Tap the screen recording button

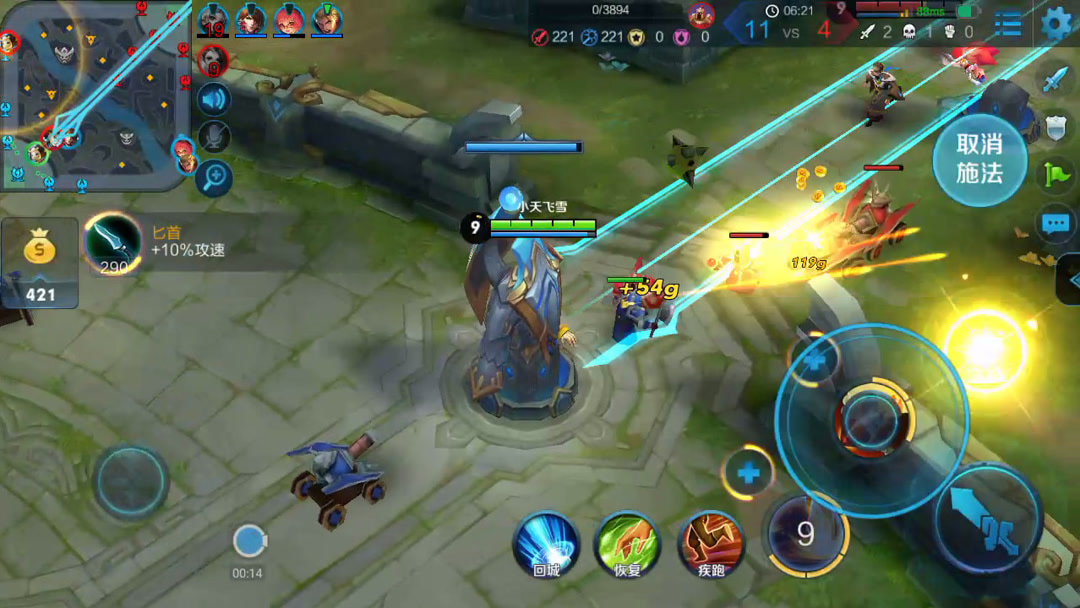(248, 542)
